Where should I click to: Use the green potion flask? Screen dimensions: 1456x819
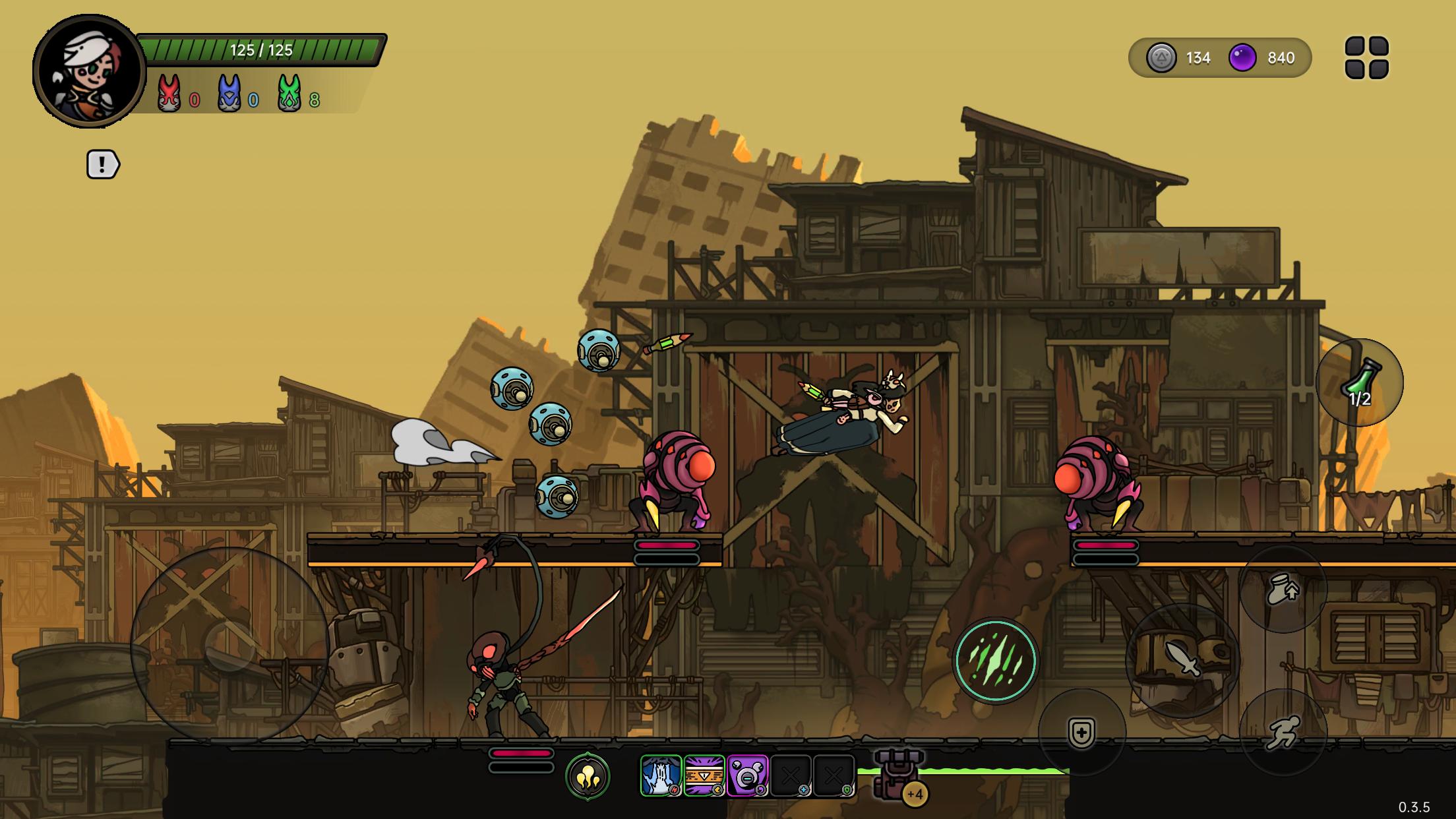(x=1360, y=382)
